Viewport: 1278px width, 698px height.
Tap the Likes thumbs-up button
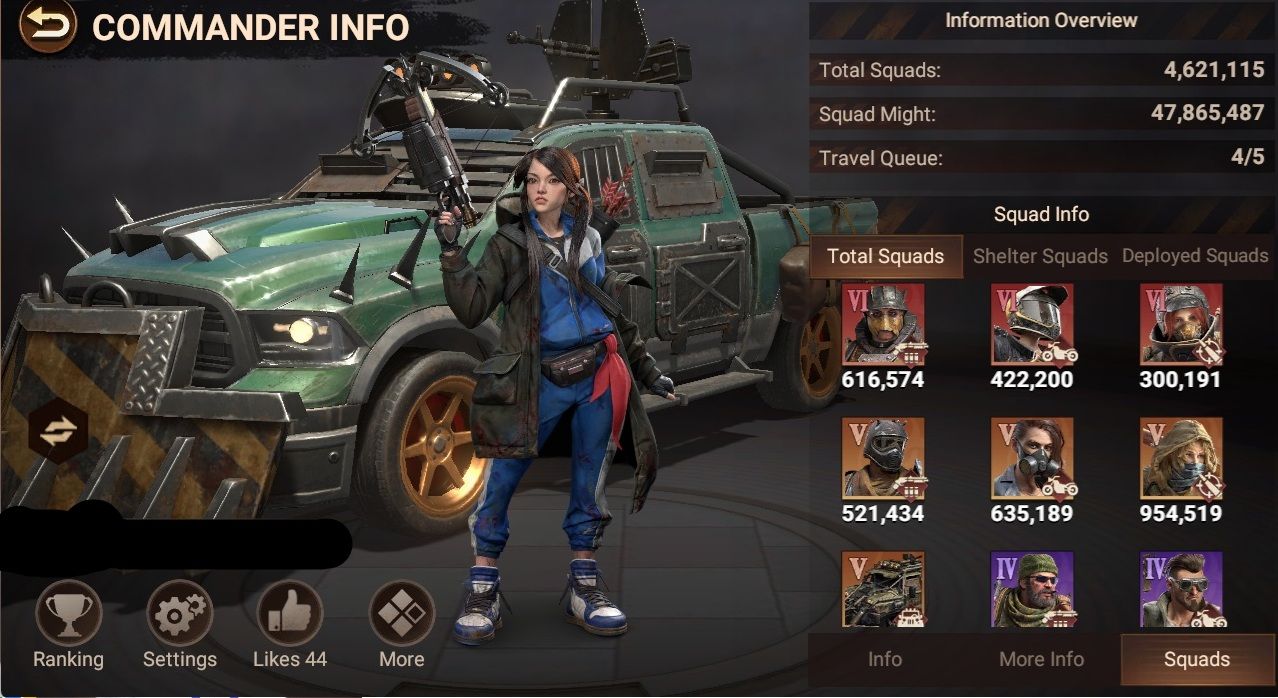(290, 614)
